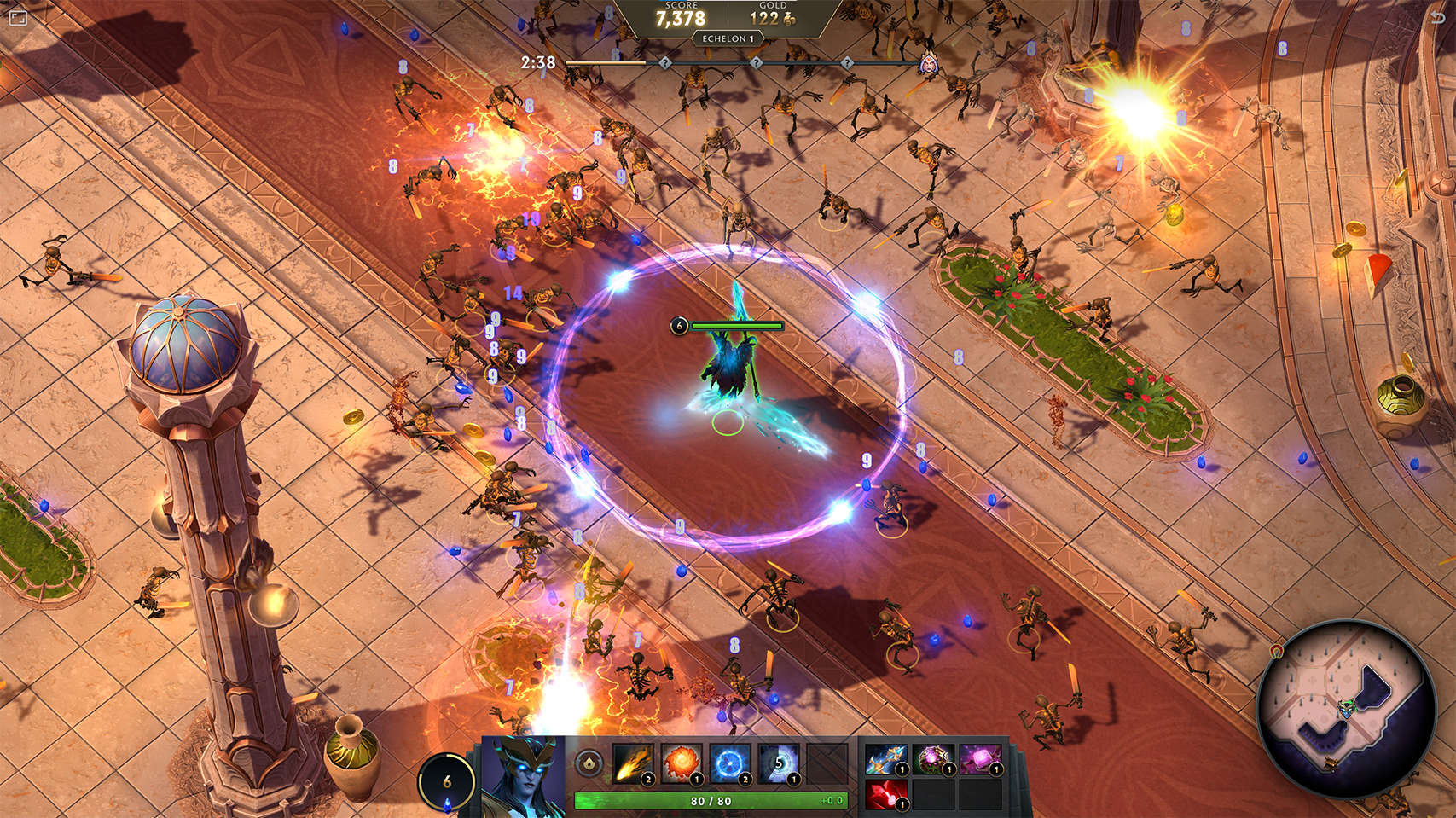Use the blue energy orb ability

coord(729,763)
